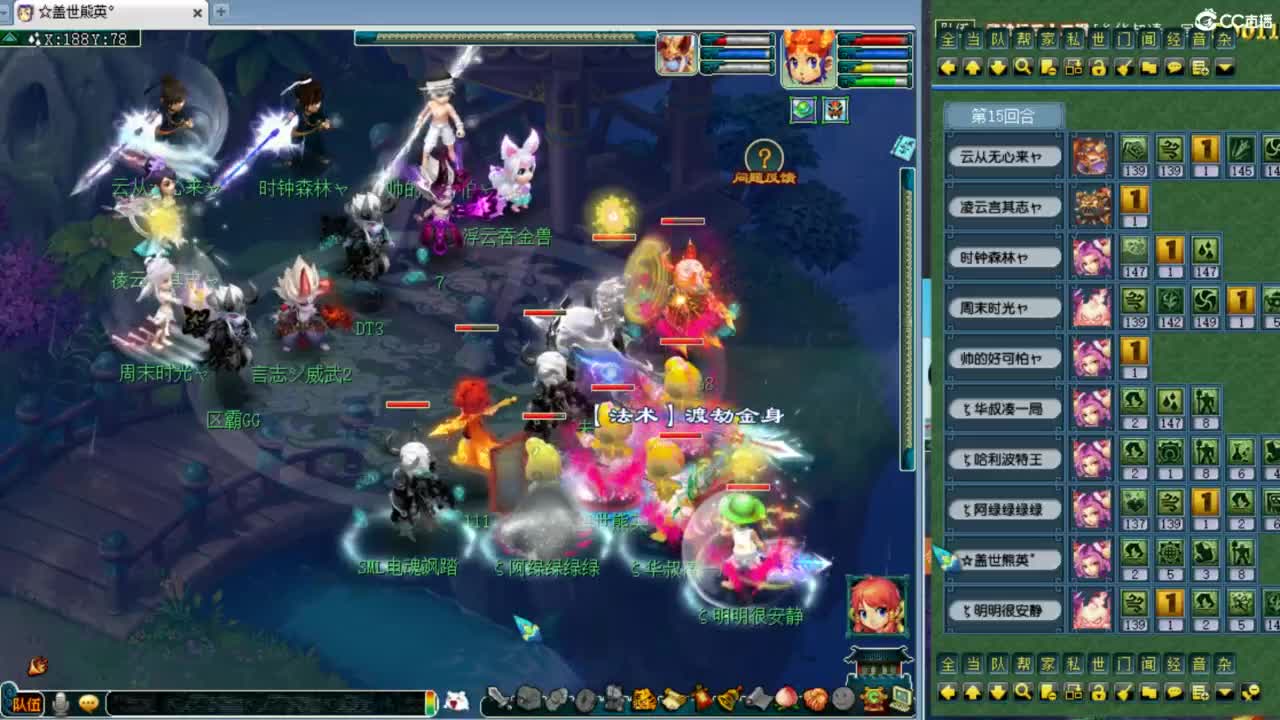The width and height of the screenshot is (1280, 720).
Task: Expand the 第15回合 round header
Action: 1003,117
